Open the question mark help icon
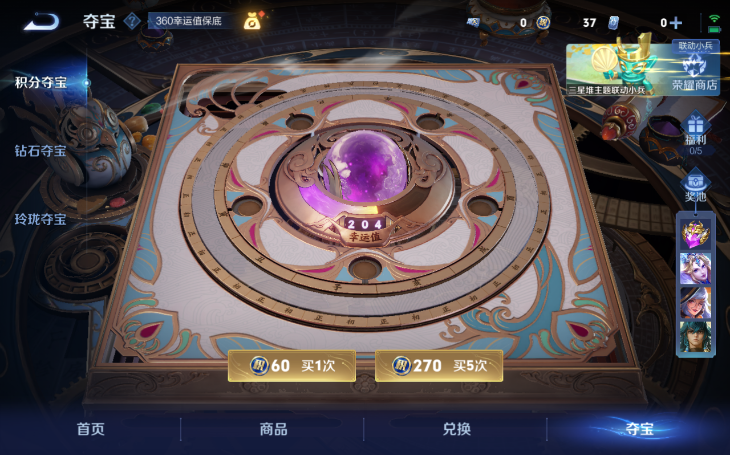 (131, 21)
